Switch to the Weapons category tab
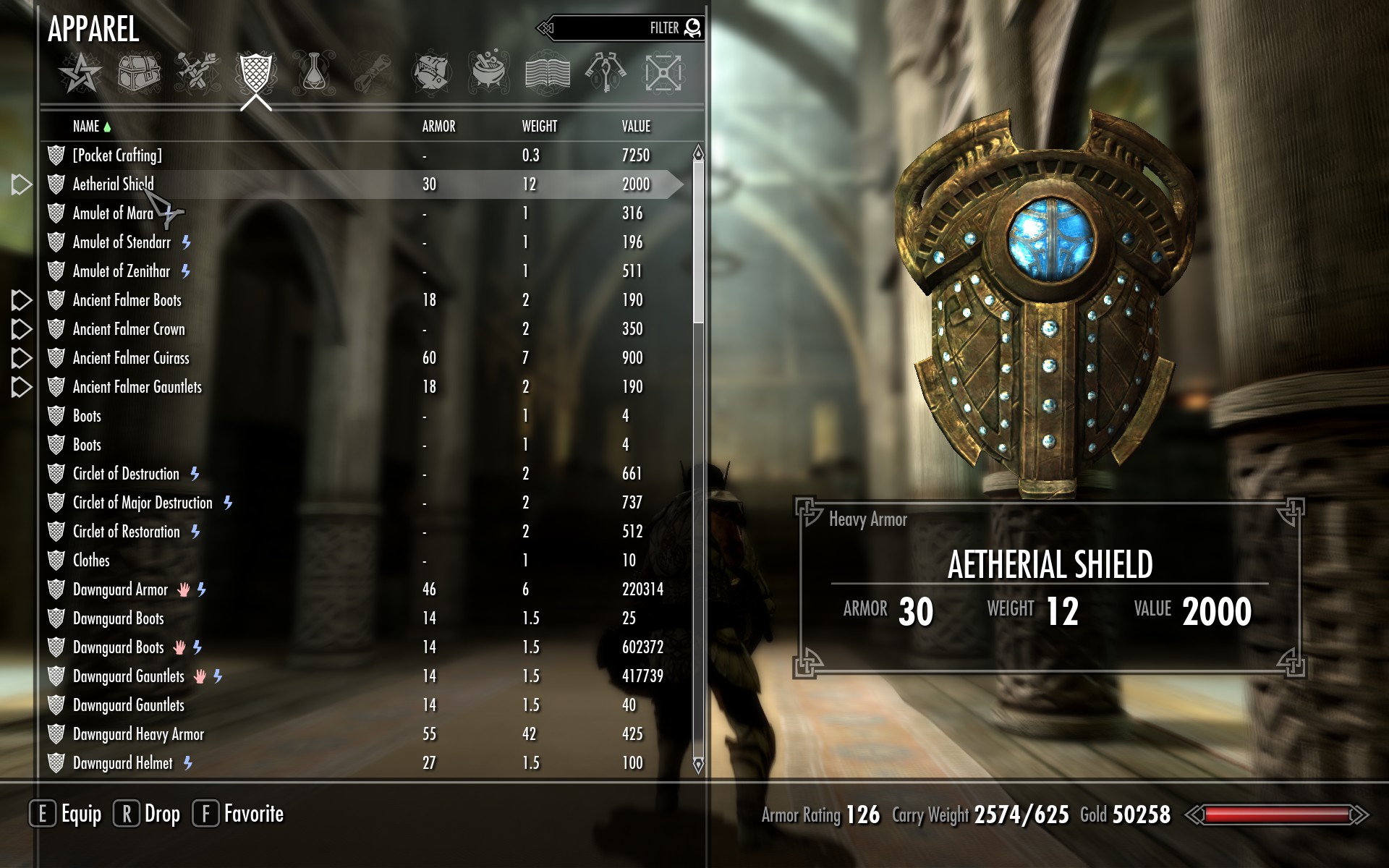The height and width of the screenshot is (868, 1389). [197, 73]
